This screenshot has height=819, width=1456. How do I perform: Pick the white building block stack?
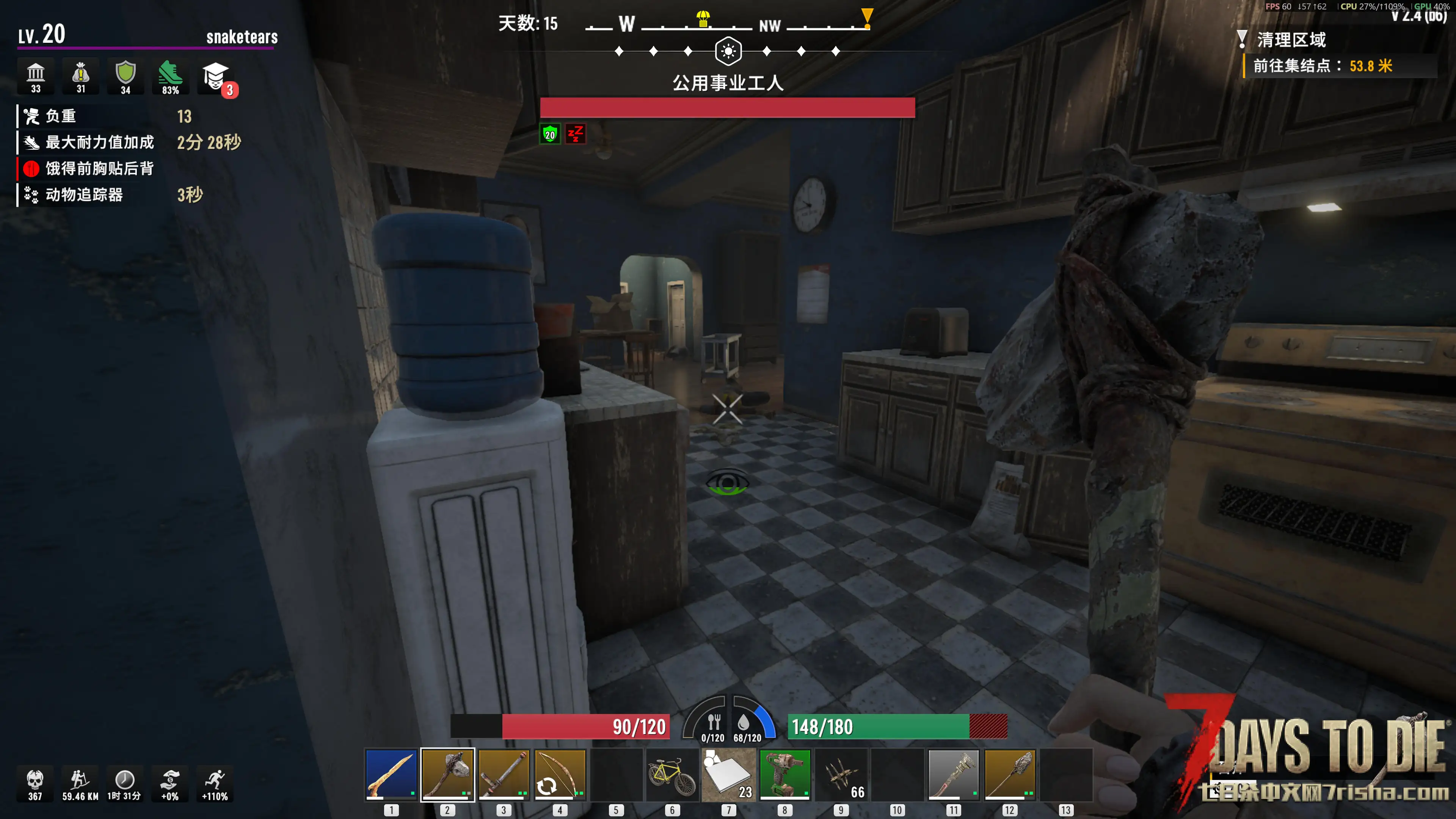pyautogui.click(x=728, y=774)
